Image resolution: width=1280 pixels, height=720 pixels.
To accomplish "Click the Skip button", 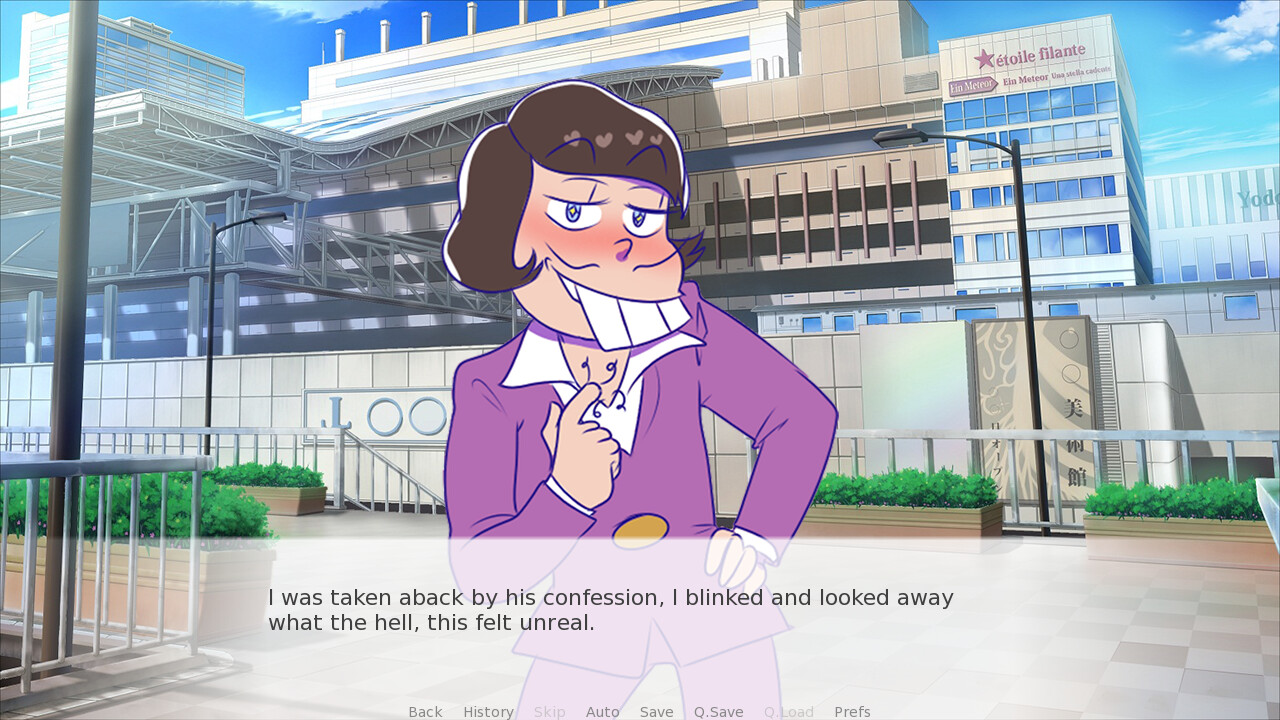I will pos(549,712).
